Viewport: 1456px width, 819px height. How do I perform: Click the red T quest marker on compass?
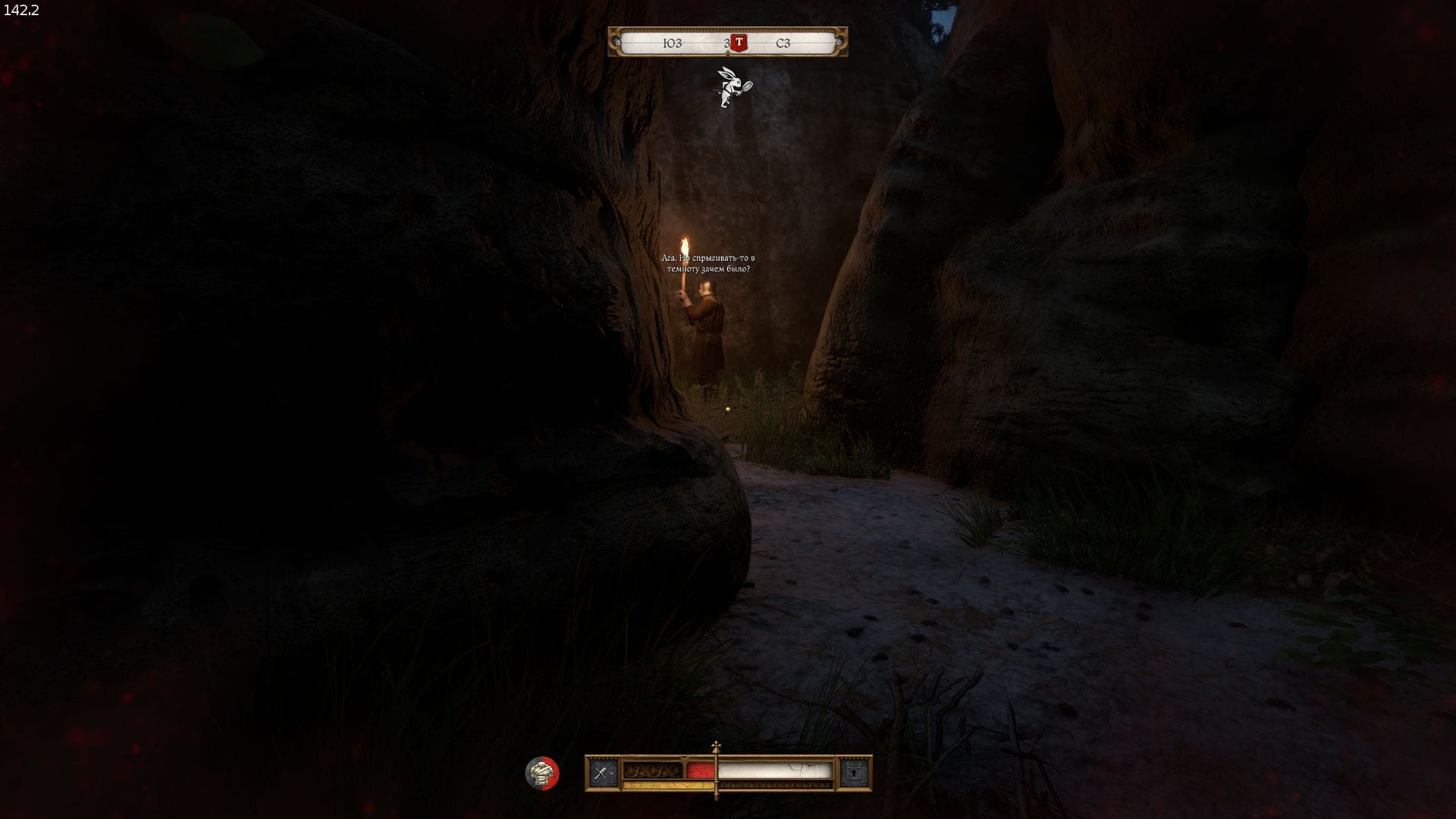[739, 42]
